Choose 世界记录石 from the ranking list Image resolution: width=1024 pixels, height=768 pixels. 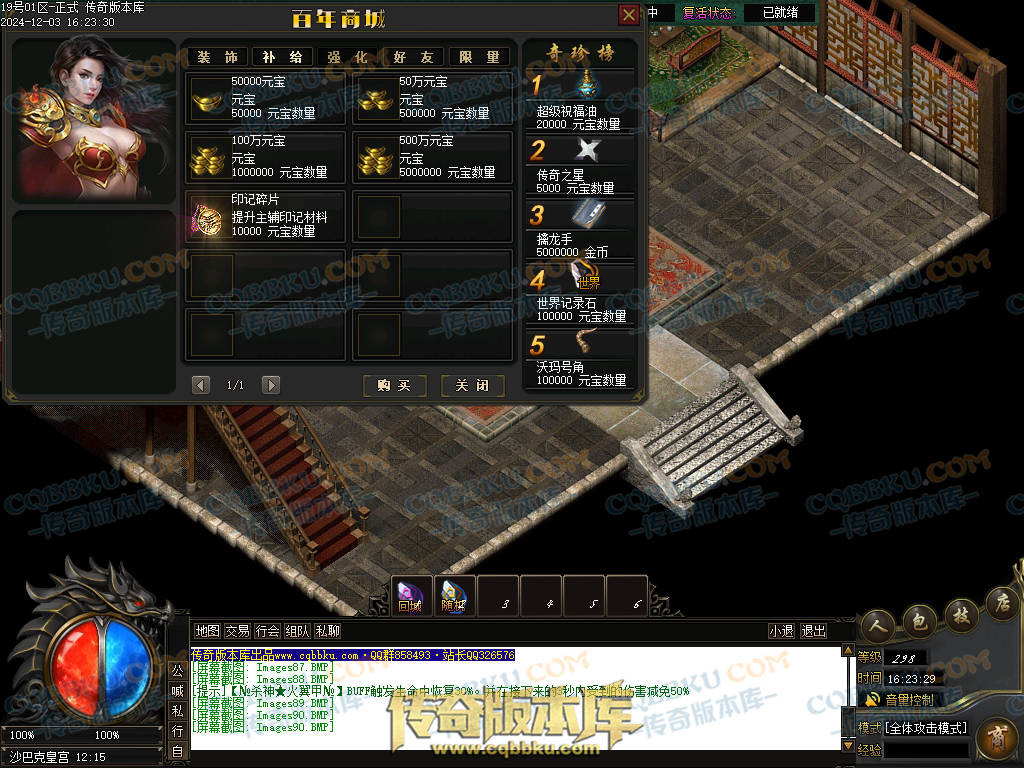tap(580, 293)
